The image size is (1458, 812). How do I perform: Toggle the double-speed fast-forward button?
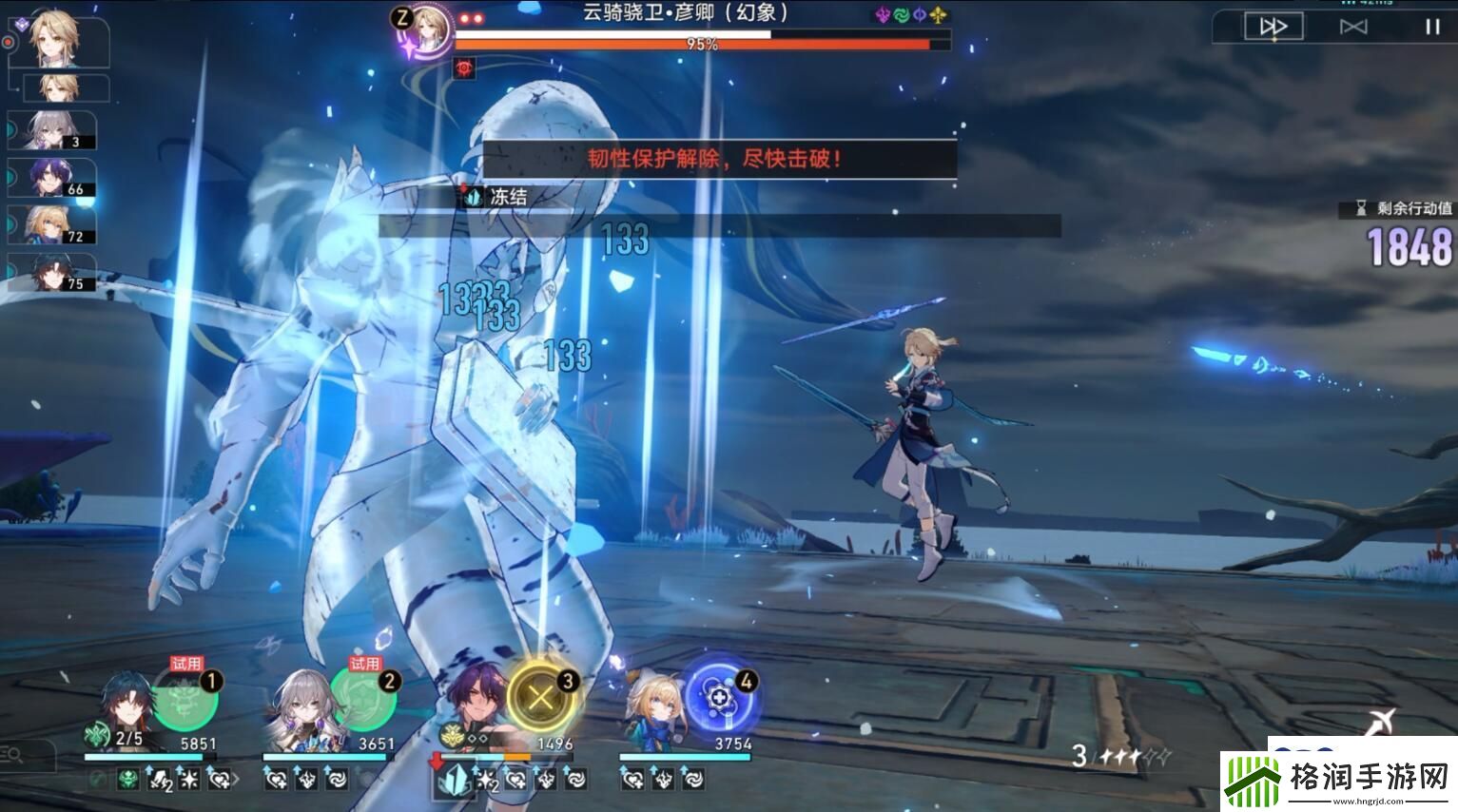[1273, 27]
